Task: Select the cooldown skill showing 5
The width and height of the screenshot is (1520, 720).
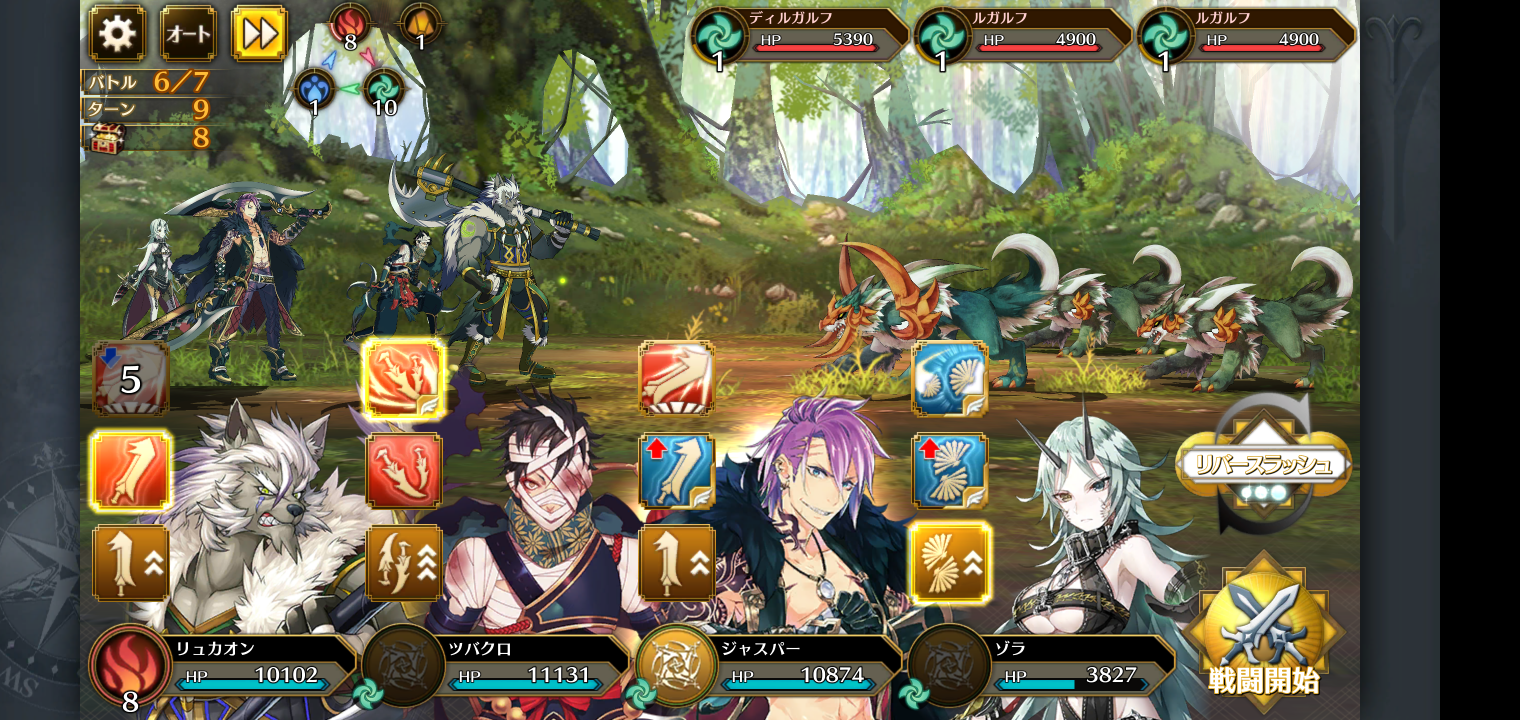Action: (131, 378)
